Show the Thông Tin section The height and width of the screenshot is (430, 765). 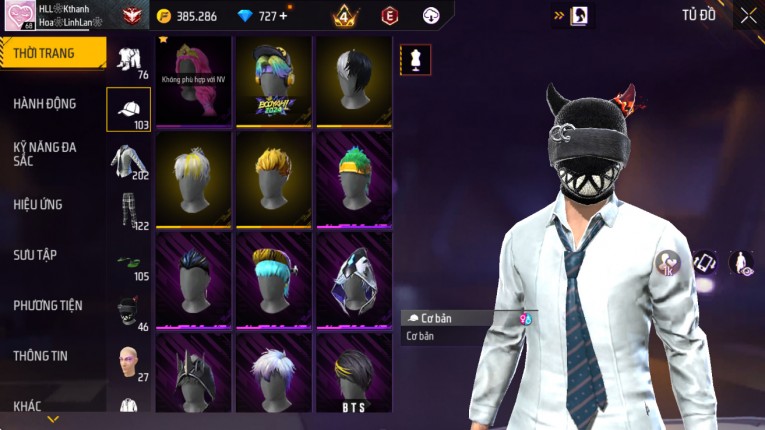point(41,355)
